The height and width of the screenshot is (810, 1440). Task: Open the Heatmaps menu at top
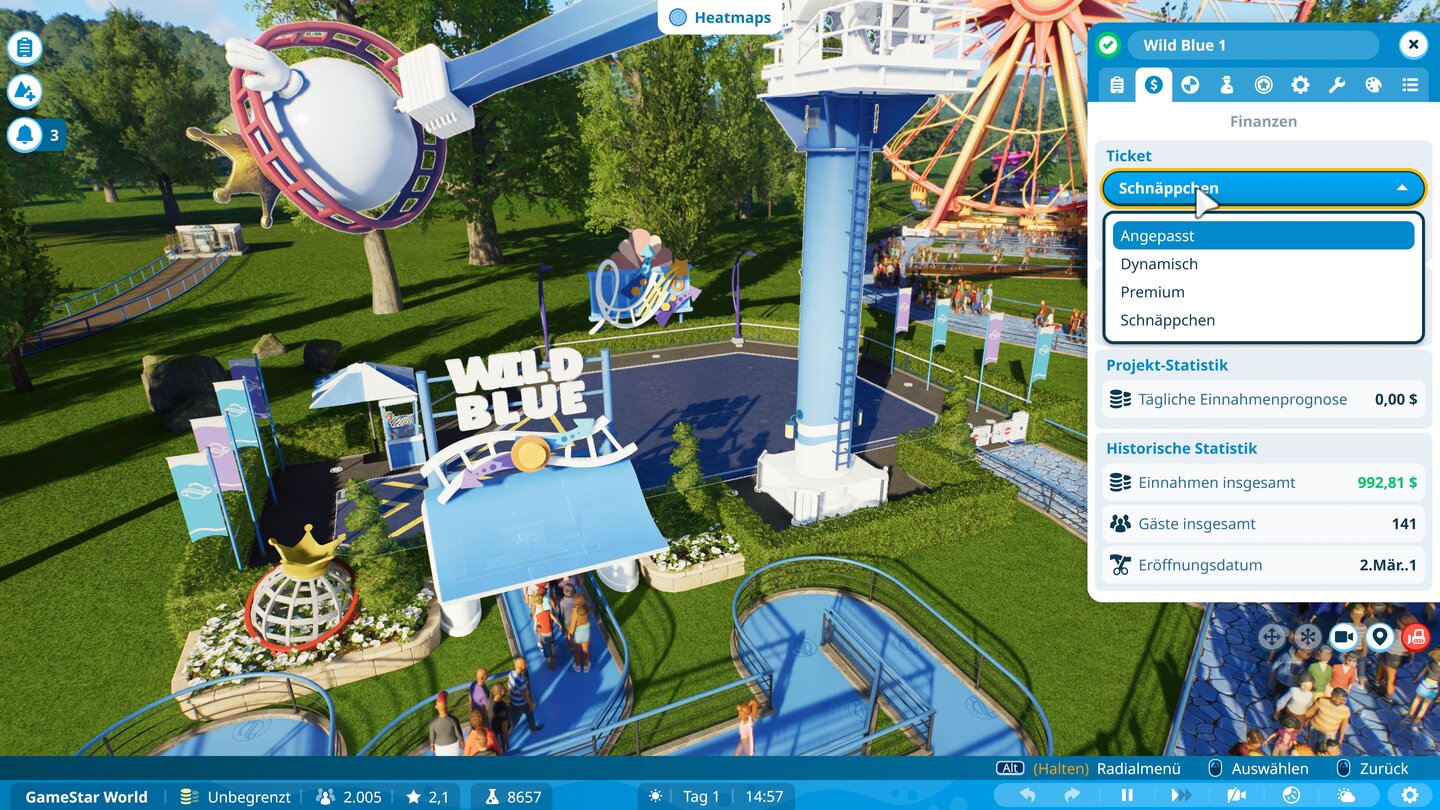pos(719,17)
